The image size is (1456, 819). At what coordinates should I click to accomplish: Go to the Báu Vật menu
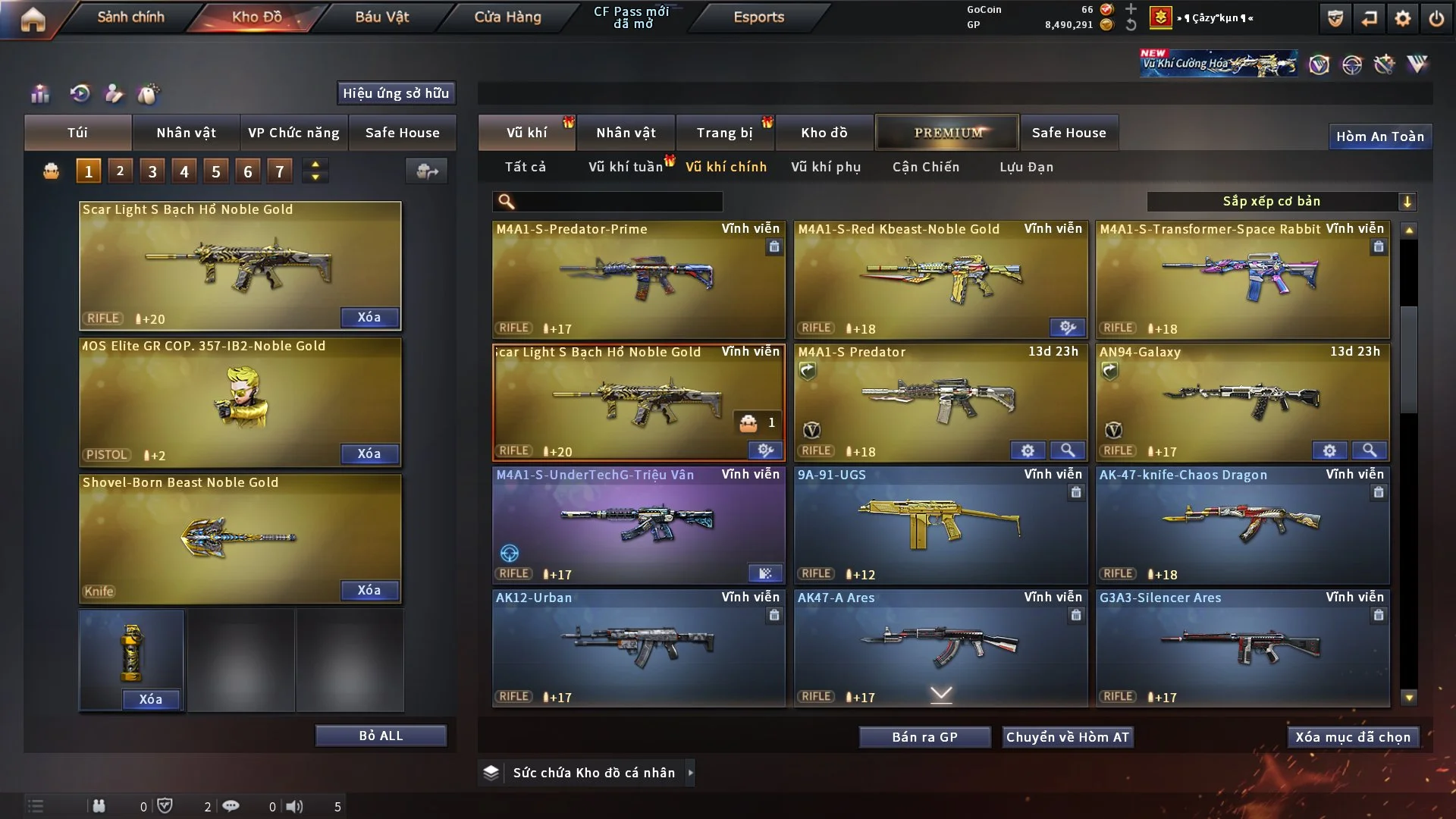pyautogui.click(x=381, y=17)
